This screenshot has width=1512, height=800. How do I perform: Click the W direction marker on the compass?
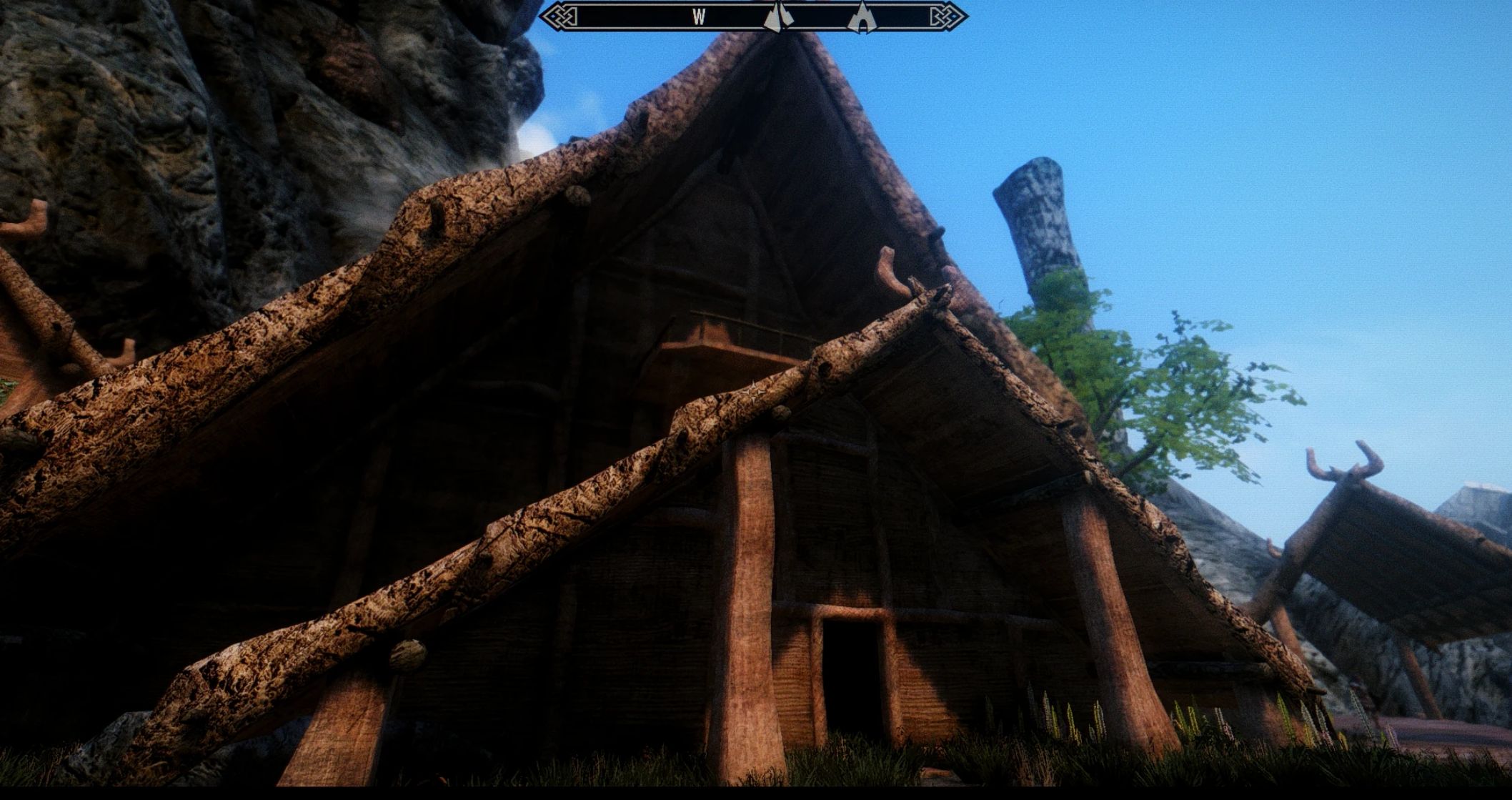tap(700, 16)
